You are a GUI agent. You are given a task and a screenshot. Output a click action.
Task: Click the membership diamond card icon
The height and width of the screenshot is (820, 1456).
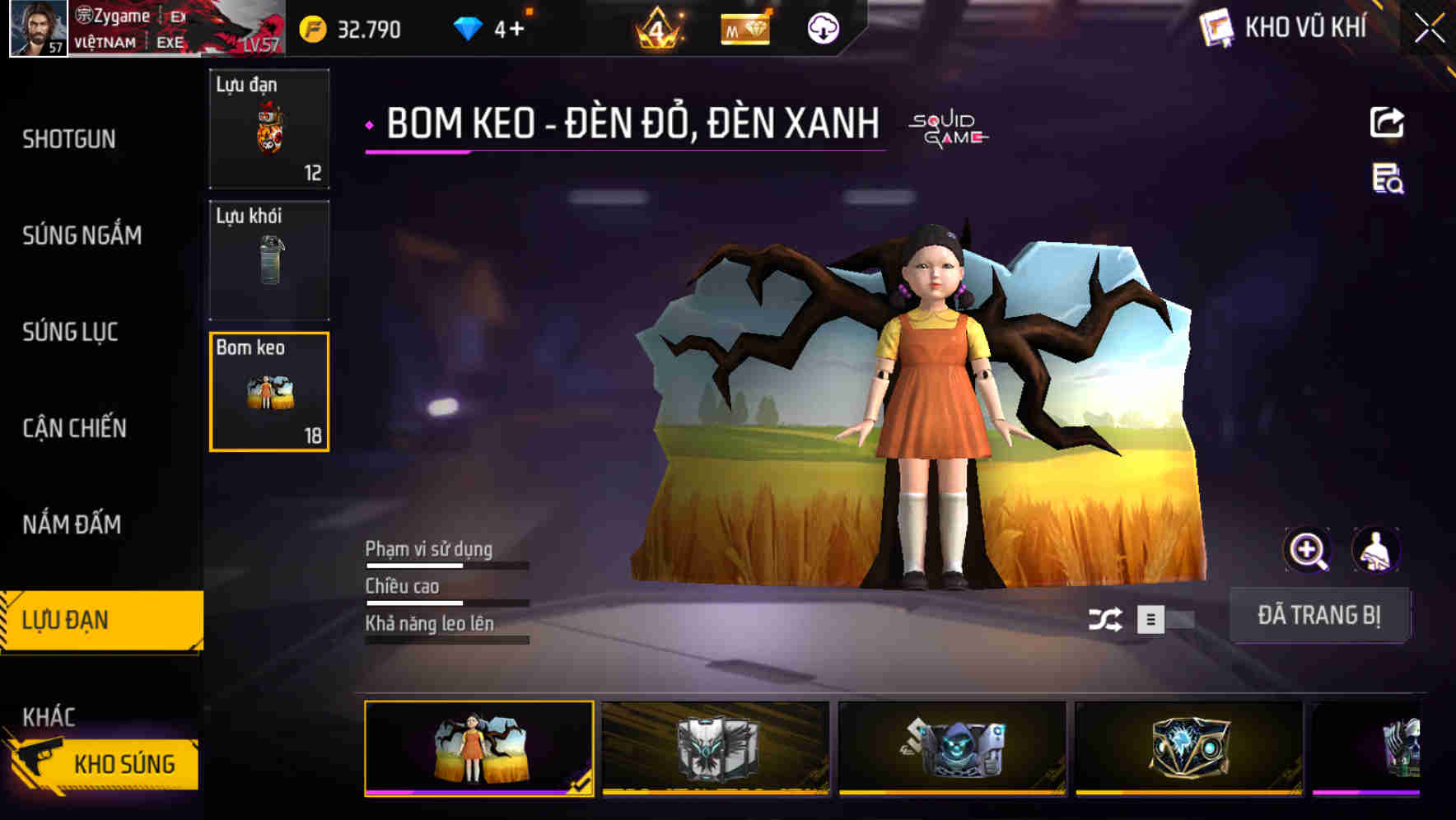click(746, 29)
